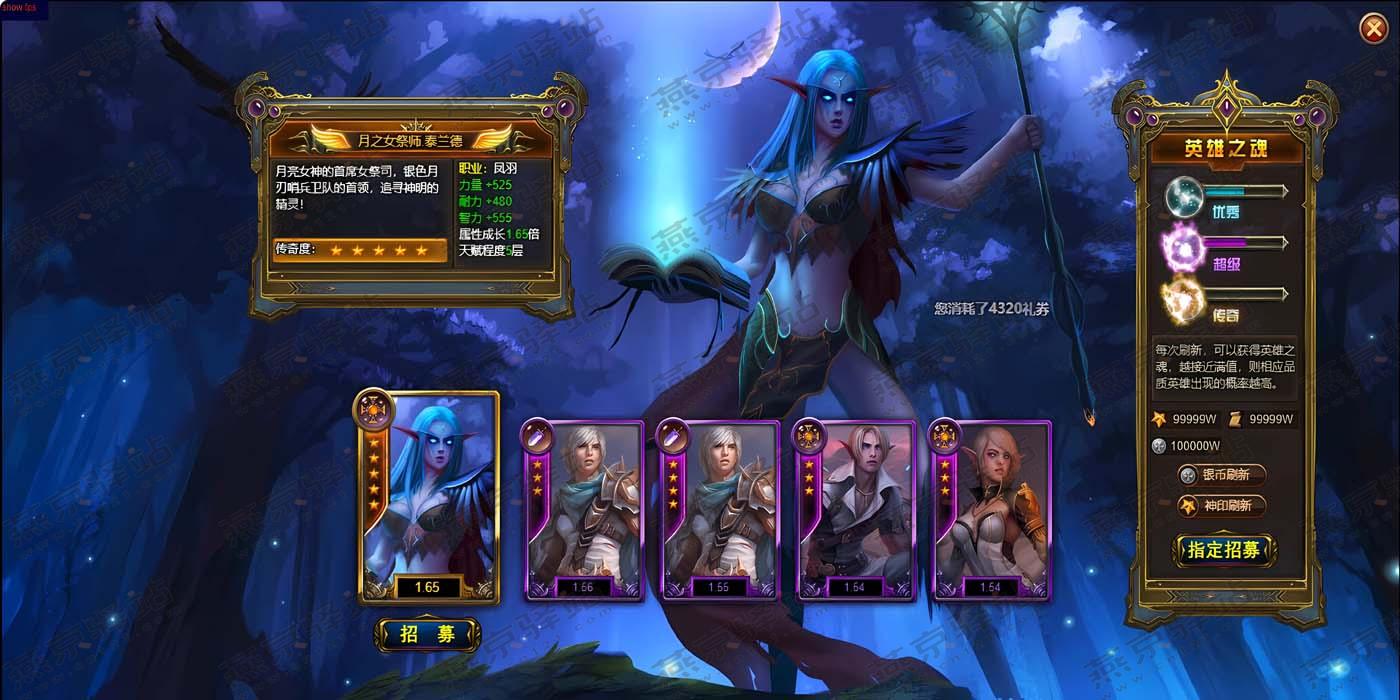This screenshot has height=700, width=1400.
Task: Choose the silver-haired hero card rated 1.56
Action: [x=583, y=511]
